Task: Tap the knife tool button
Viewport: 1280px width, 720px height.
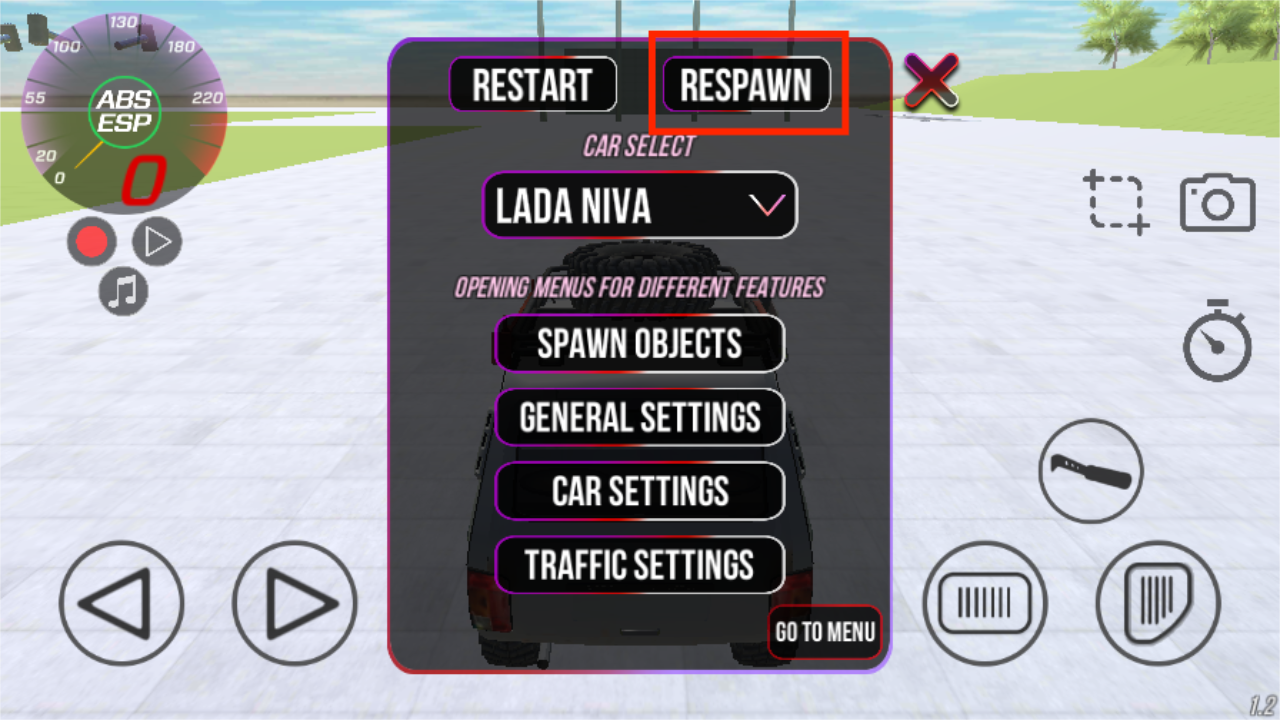Action: click(1090, 471)
